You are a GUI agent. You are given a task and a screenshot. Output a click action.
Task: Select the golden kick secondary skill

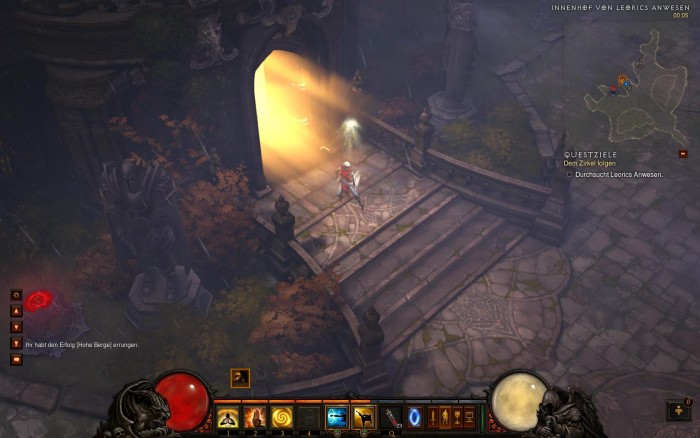click(364, 417)
